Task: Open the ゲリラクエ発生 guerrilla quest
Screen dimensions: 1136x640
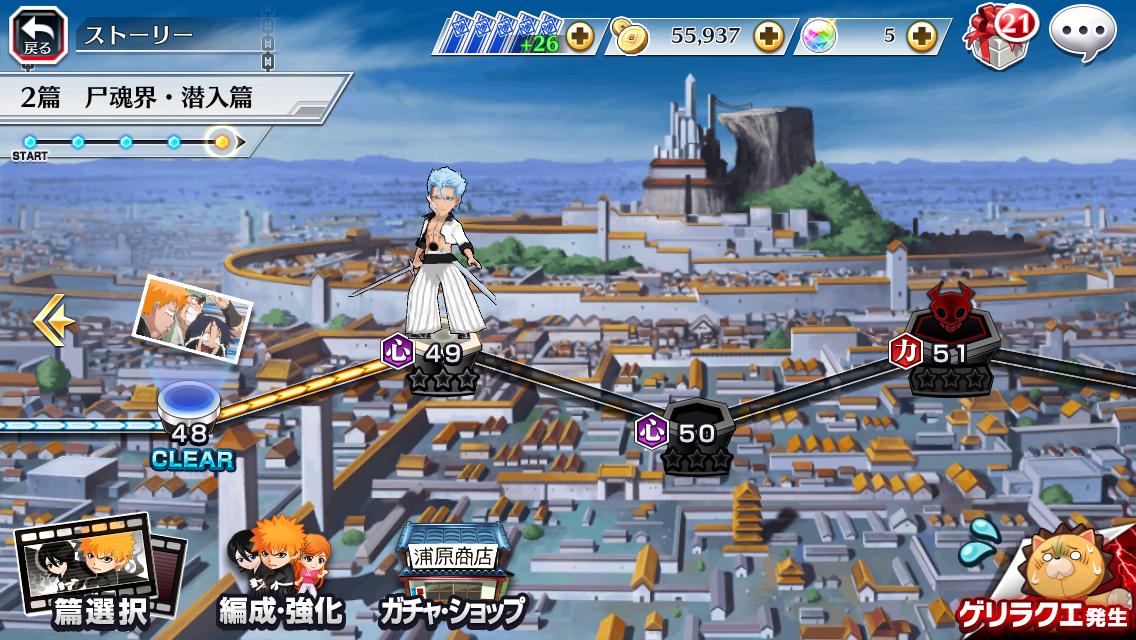Action: click(x=1050, y=580)
